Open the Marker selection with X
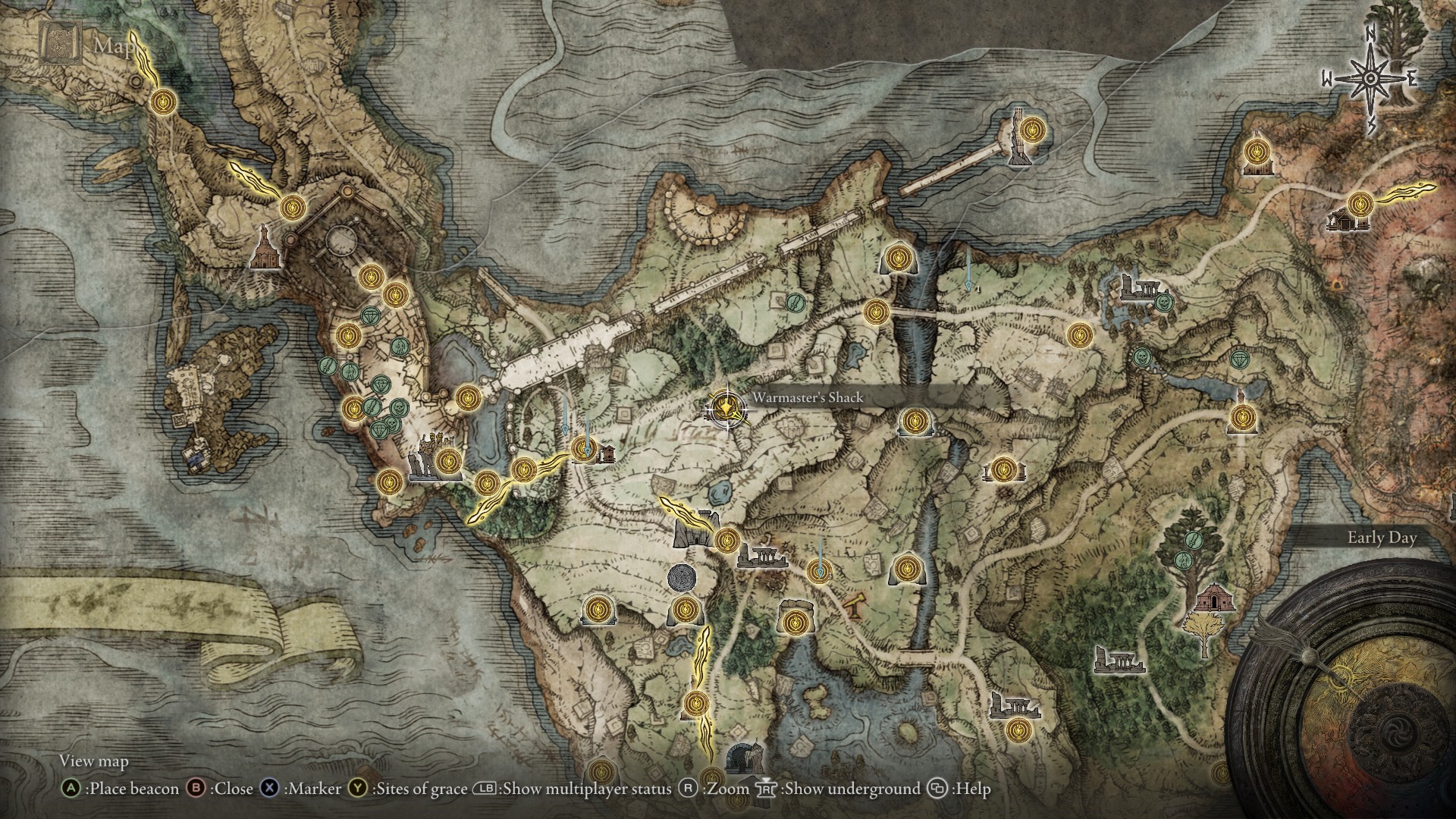This screenshot has width=1456, height=819. pos(270,789)
